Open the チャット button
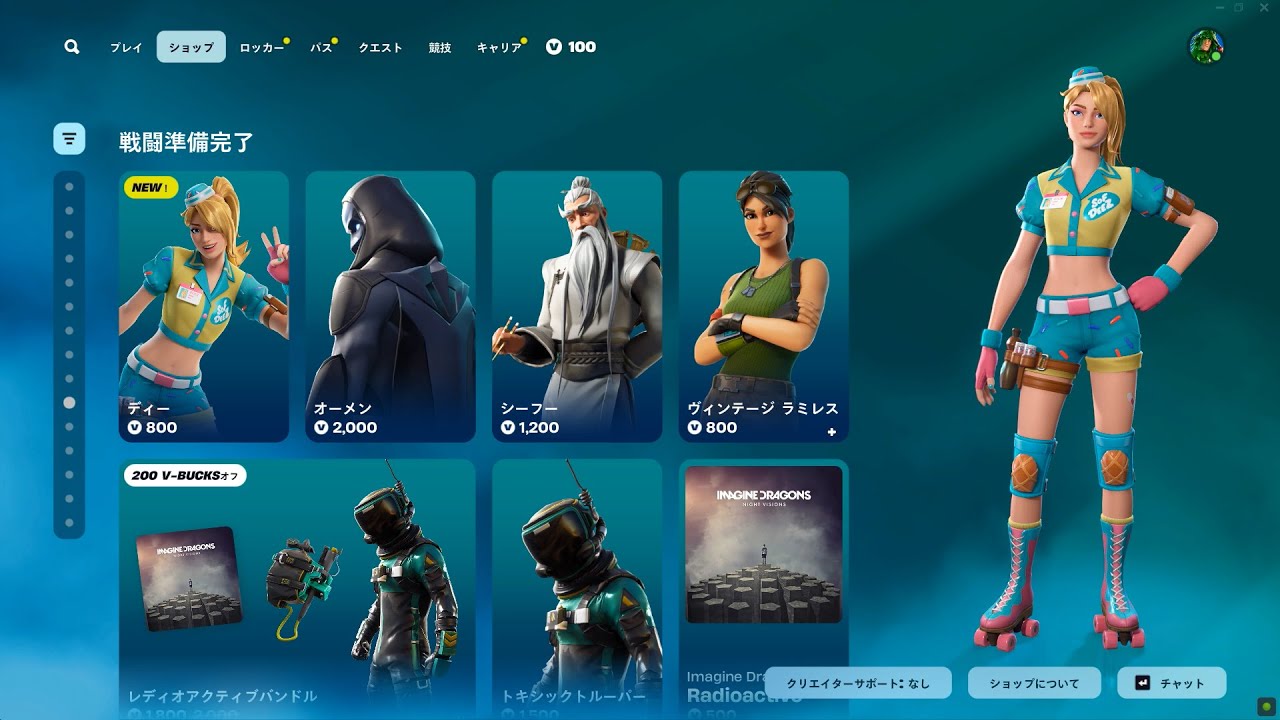The width and height of the screenshot is (1280, 720). tap(1171, 683)
